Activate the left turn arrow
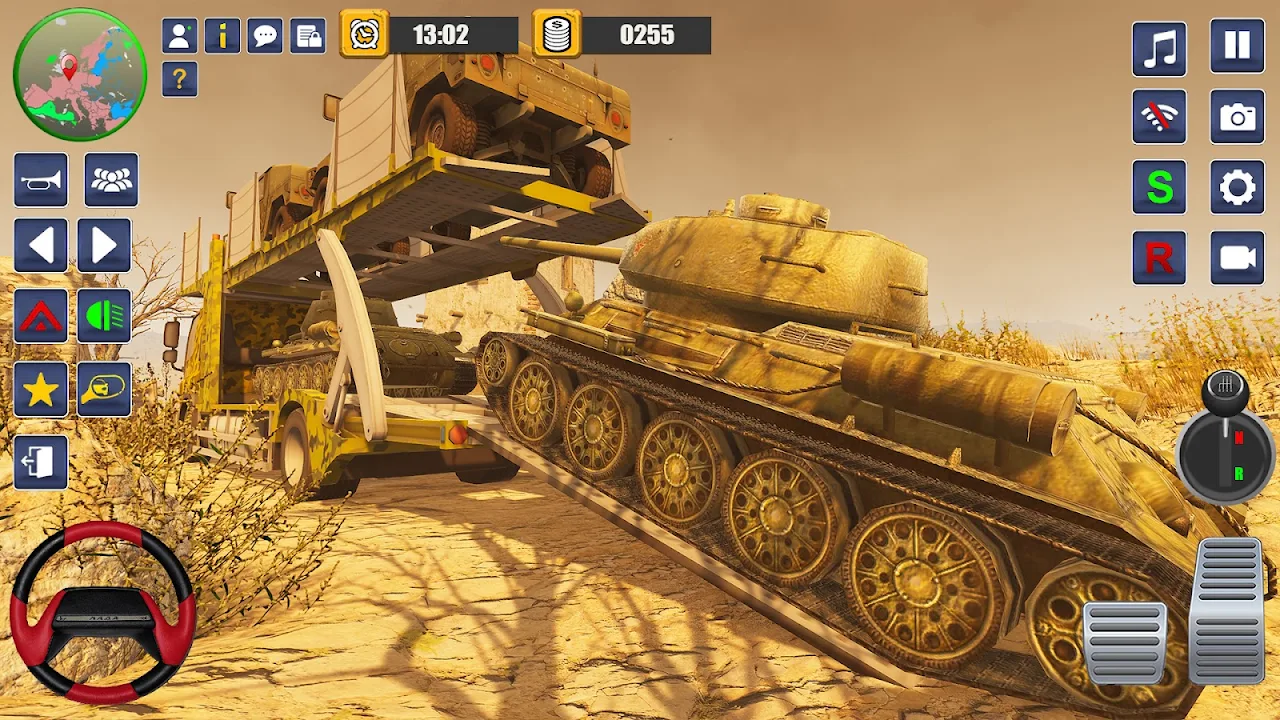This screenshot has width=1280, height=720. (41, 246)
